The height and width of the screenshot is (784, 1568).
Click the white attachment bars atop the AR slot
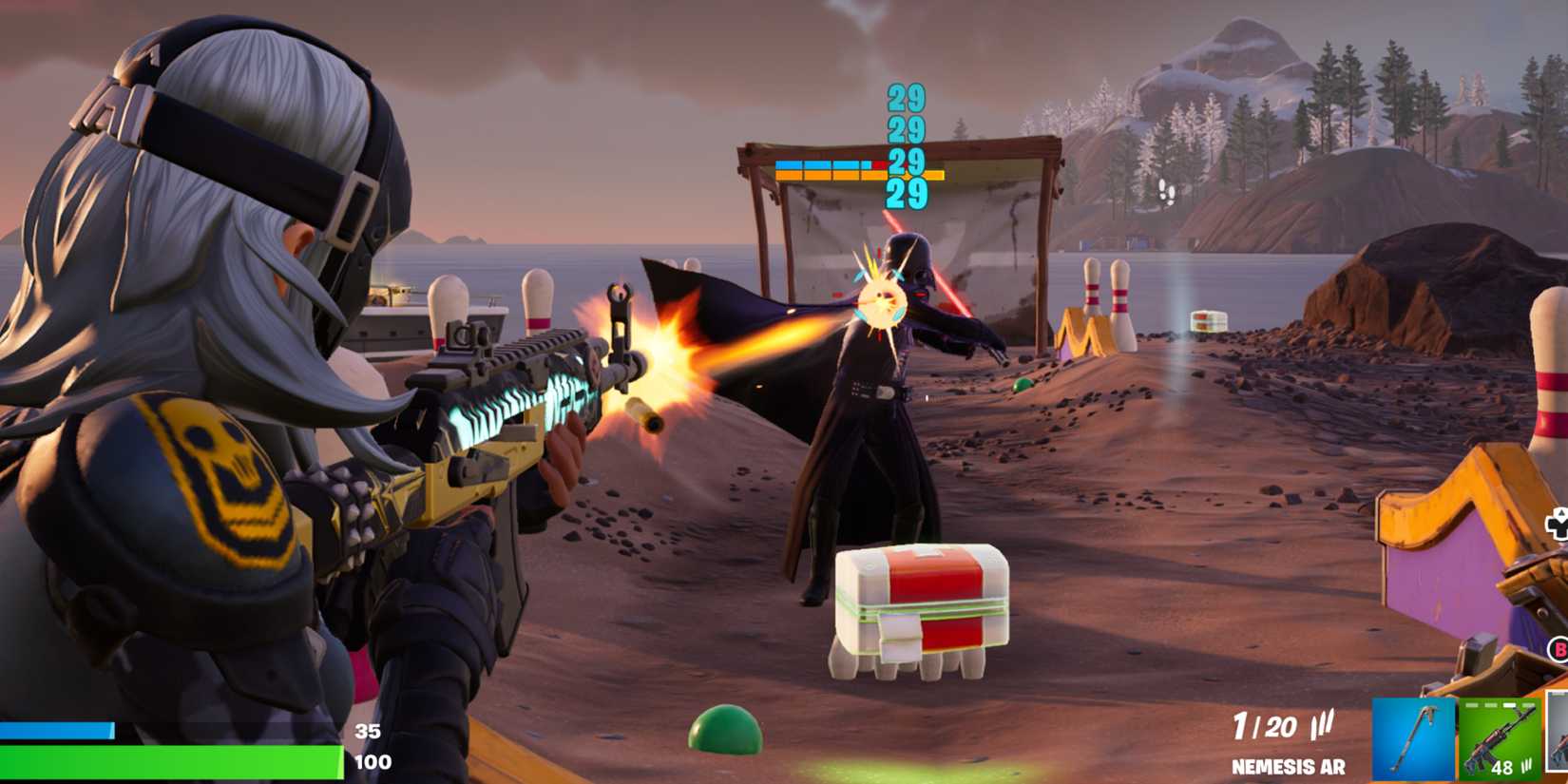[x=1498, y=705]
